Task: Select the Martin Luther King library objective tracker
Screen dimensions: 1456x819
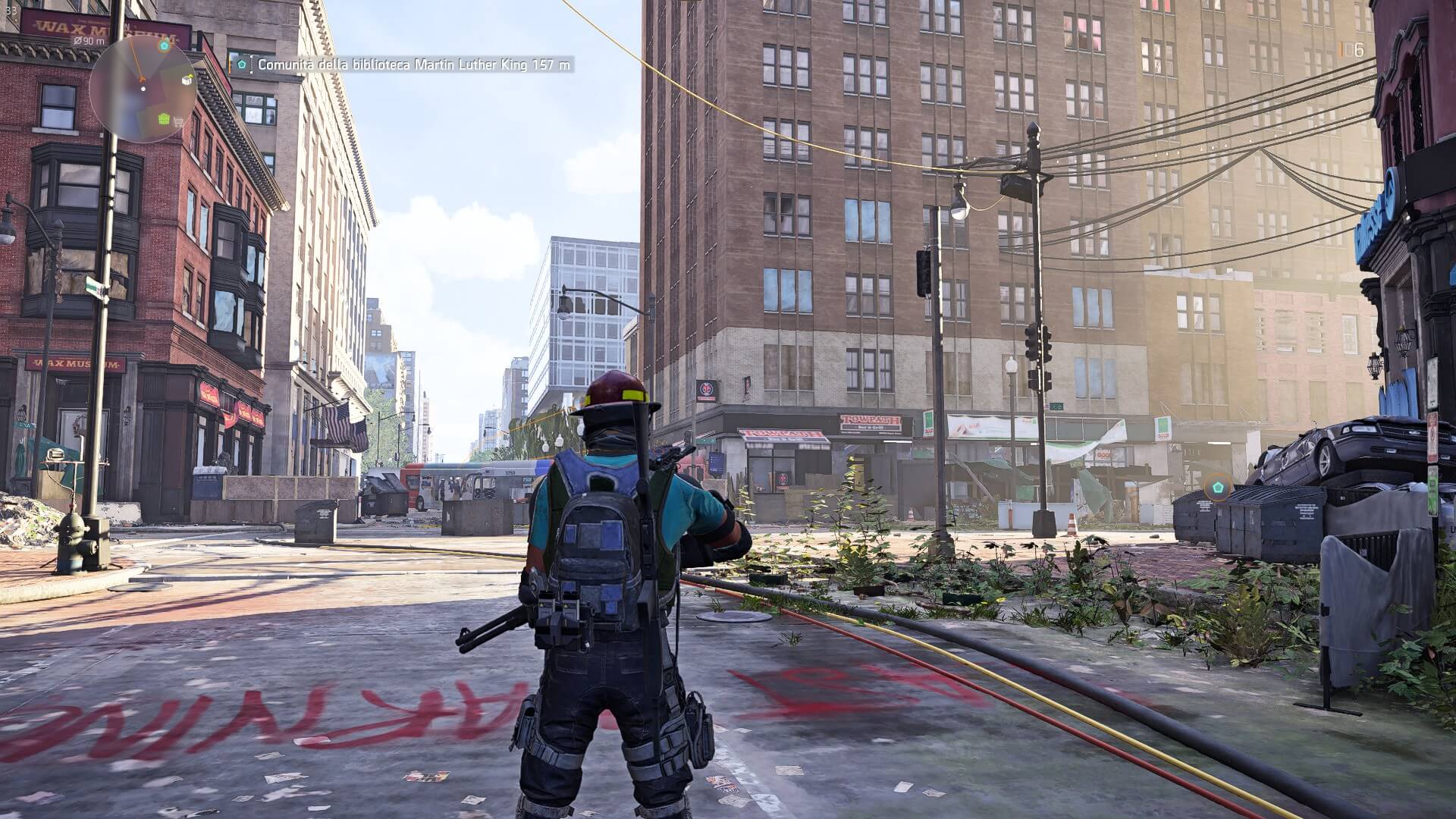Action: tap(403, 65)
